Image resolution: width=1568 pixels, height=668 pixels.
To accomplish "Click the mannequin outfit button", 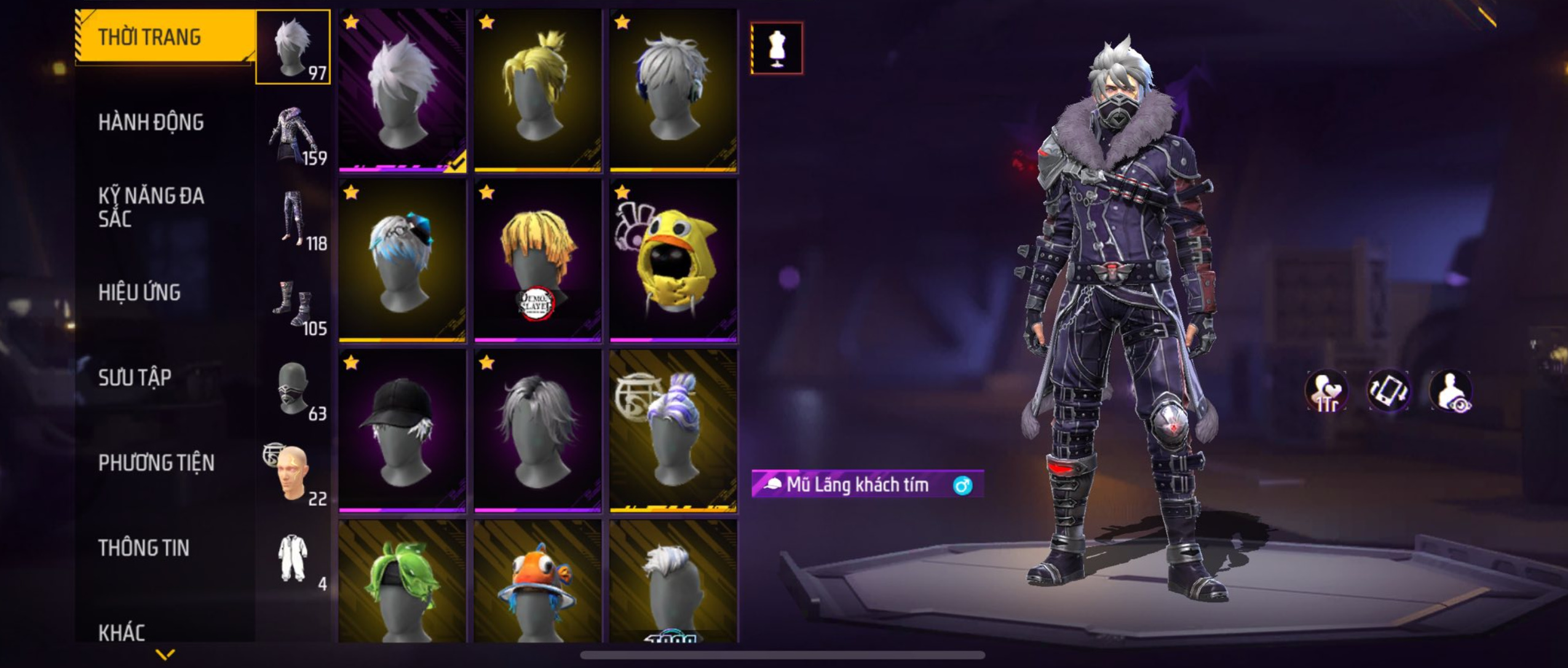I will (x=777, y=49).
